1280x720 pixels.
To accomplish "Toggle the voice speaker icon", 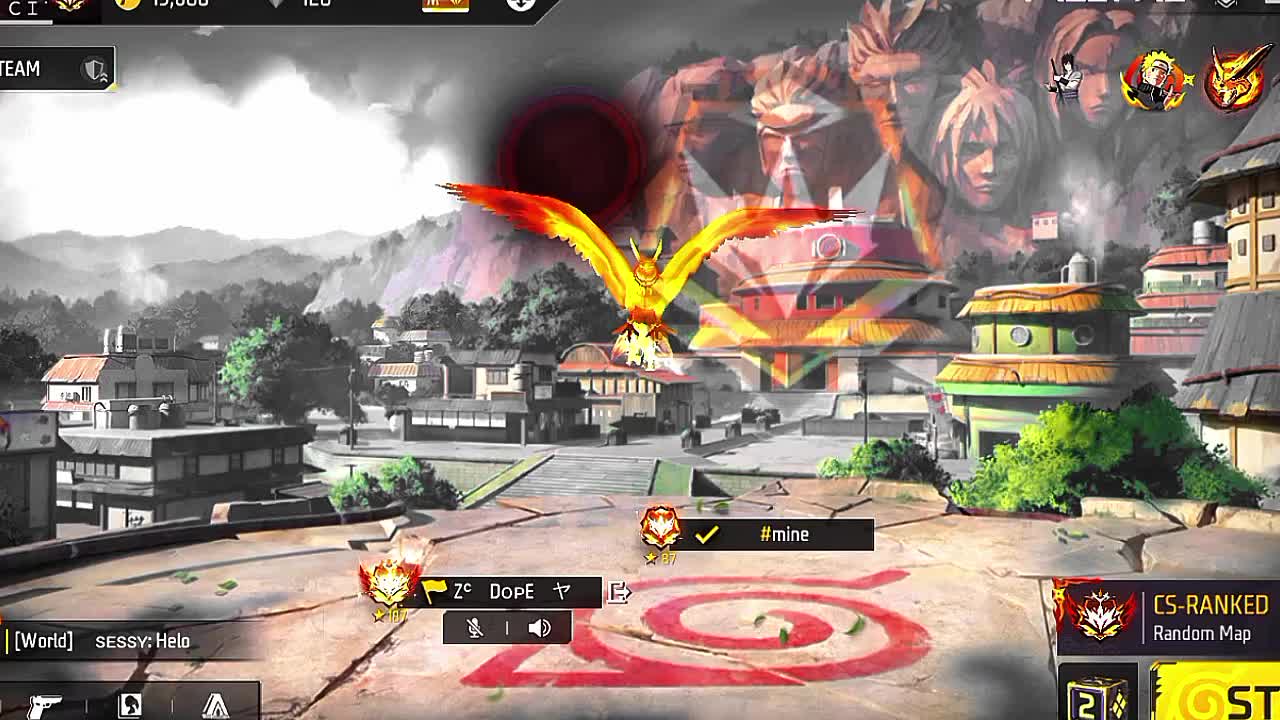I will [x=539, y=628].
